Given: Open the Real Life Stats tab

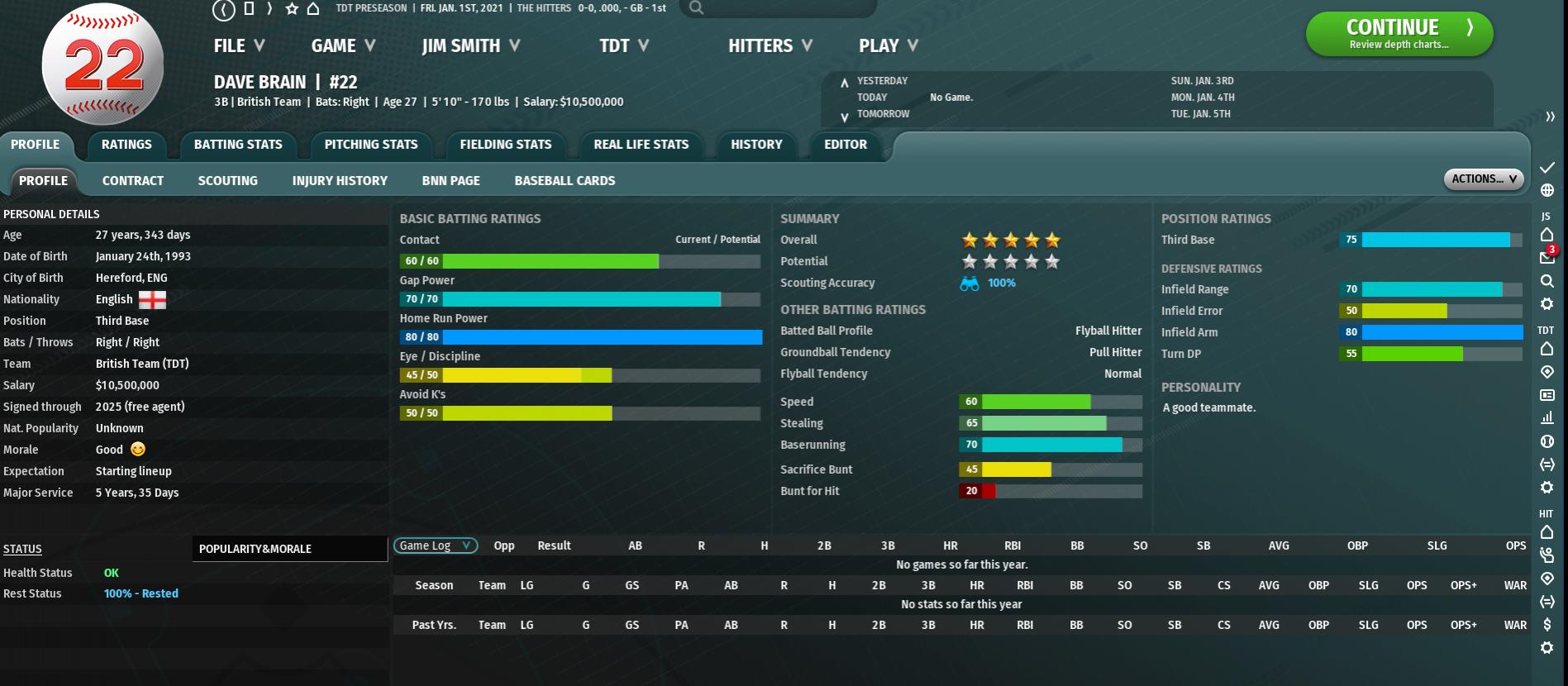Looking at the screenshot, I should click(641, 145).
